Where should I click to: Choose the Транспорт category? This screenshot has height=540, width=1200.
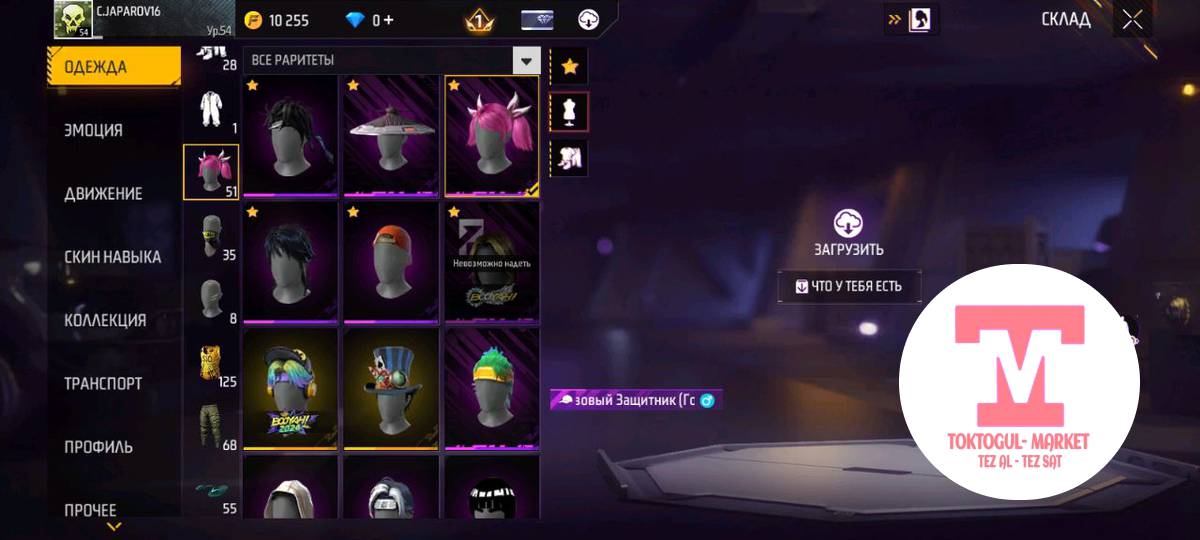(103, 383)
